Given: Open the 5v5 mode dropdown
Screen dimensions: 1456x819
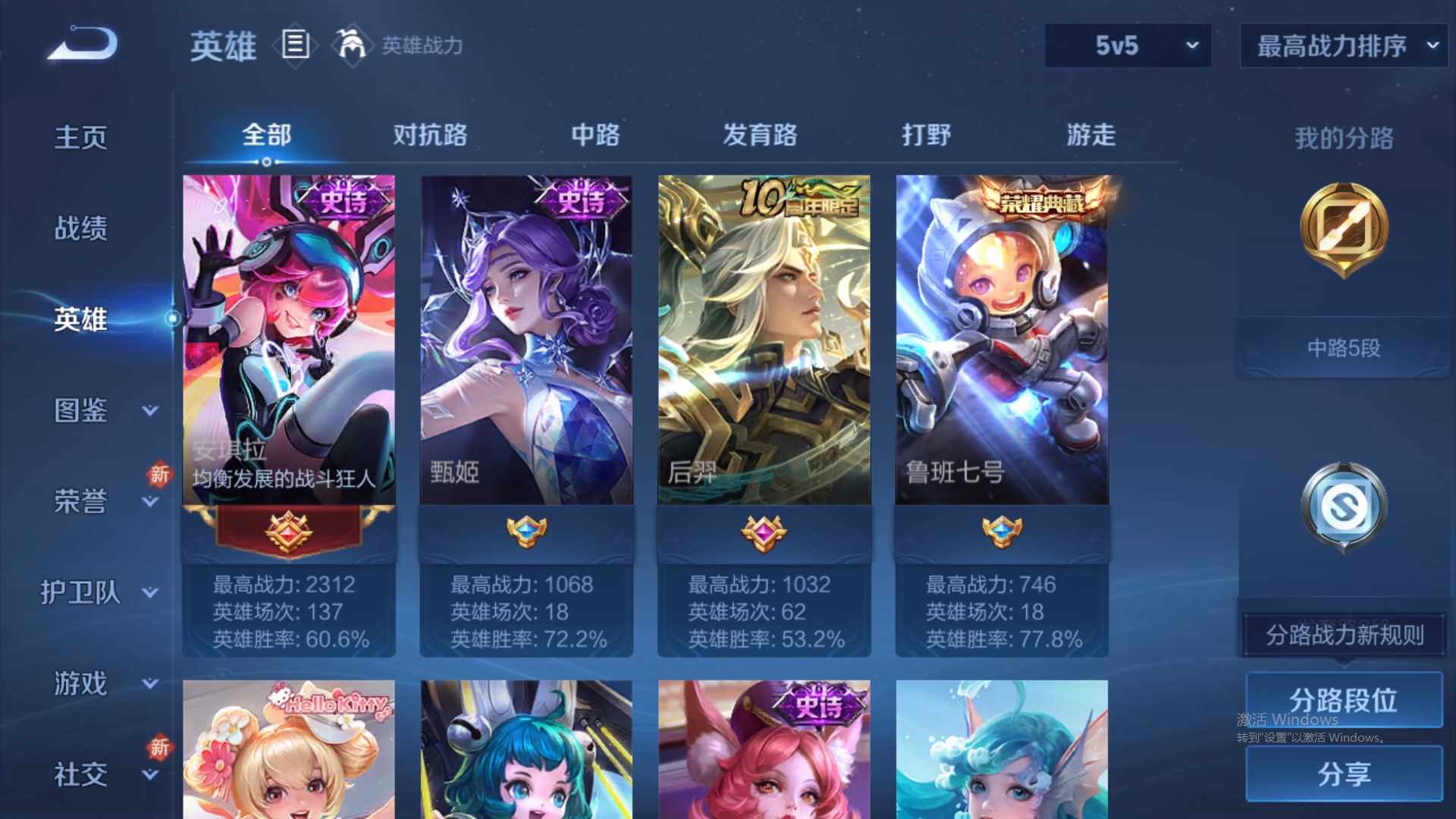Looking at the screenshot, I should 1128,45.
